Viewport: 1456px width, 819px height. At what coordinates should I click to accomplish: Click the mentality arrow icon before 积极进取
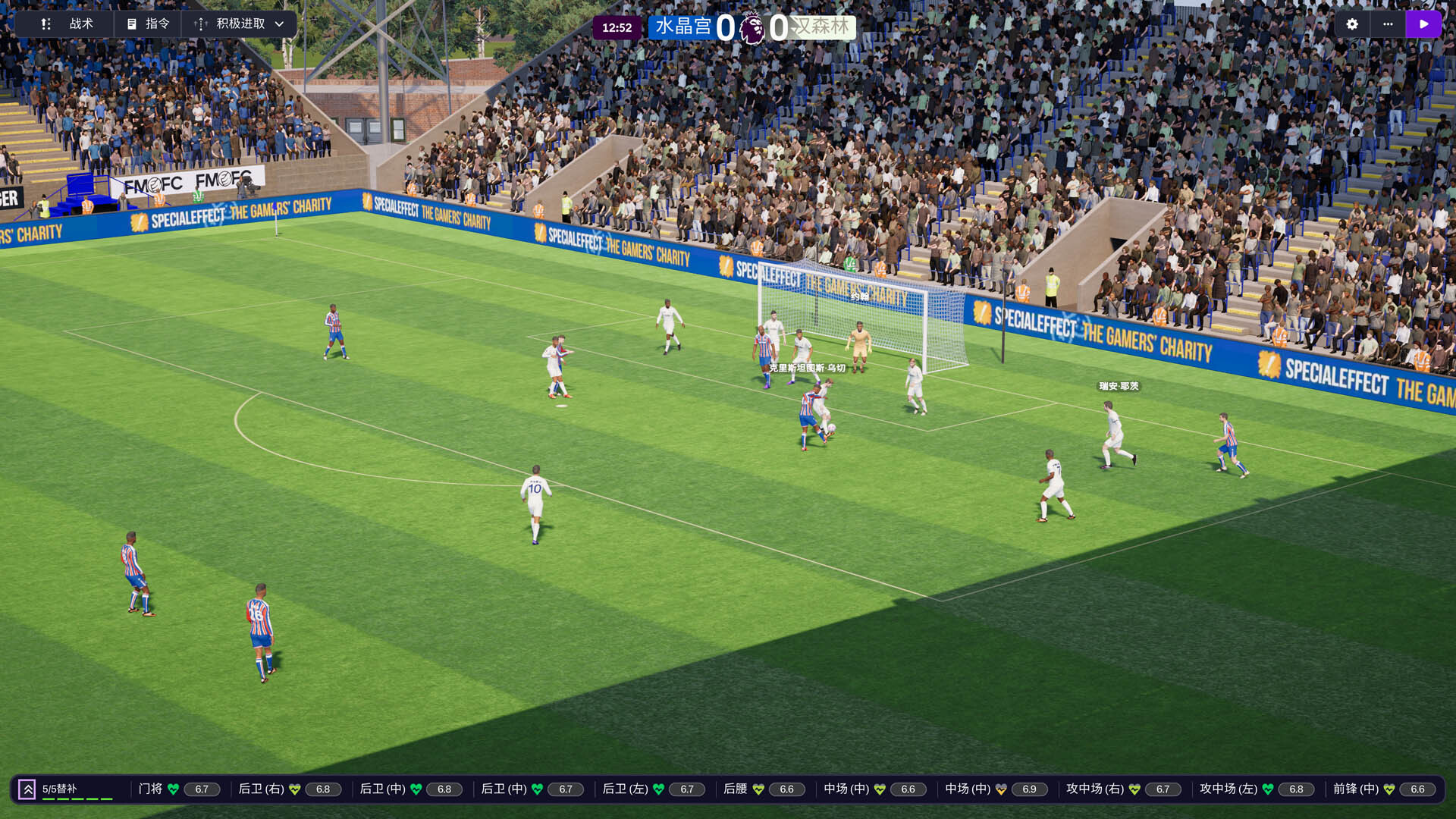(199, 24)
